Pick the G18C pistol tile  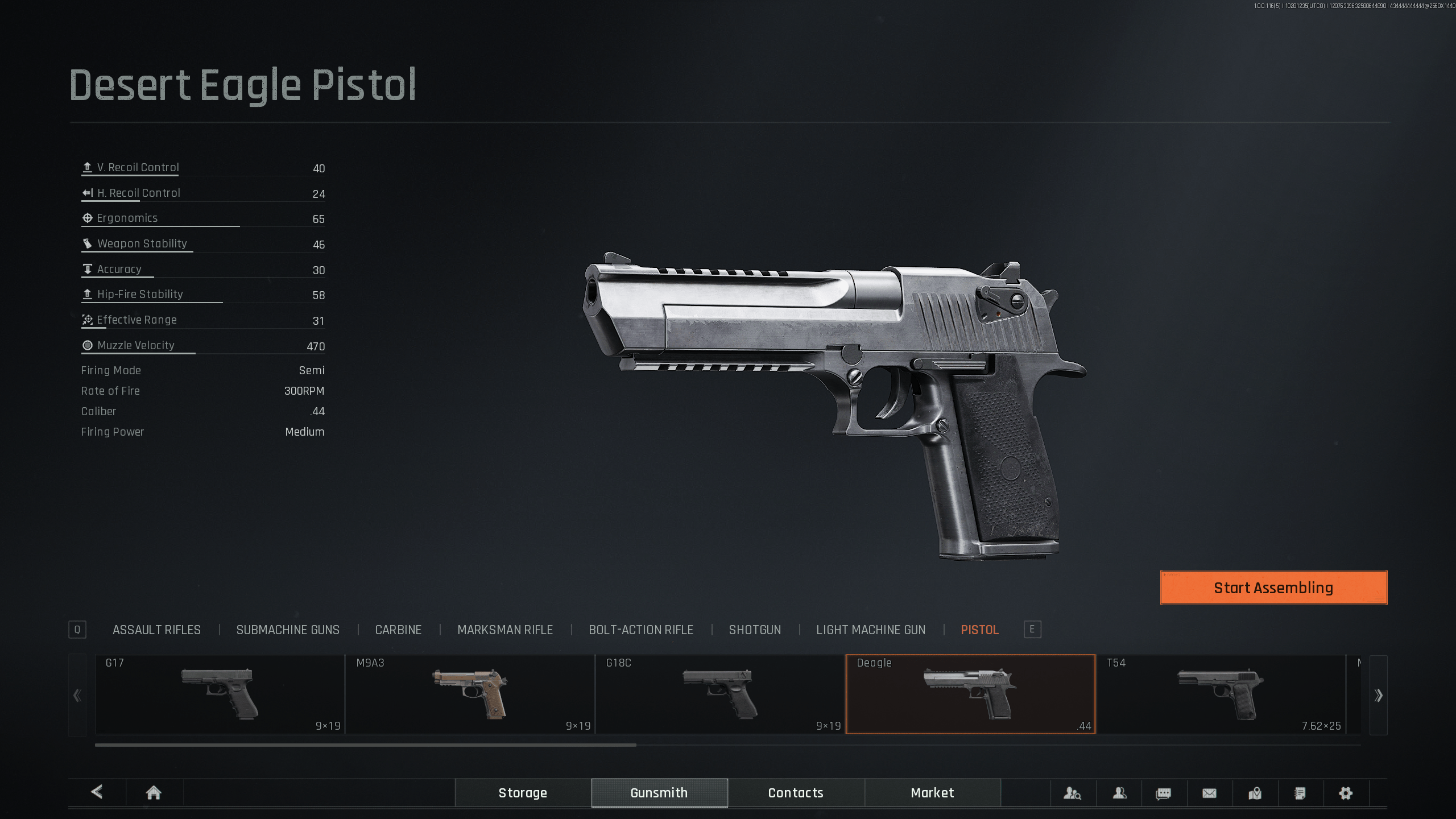pyautogui.click(x=720, y=694)
